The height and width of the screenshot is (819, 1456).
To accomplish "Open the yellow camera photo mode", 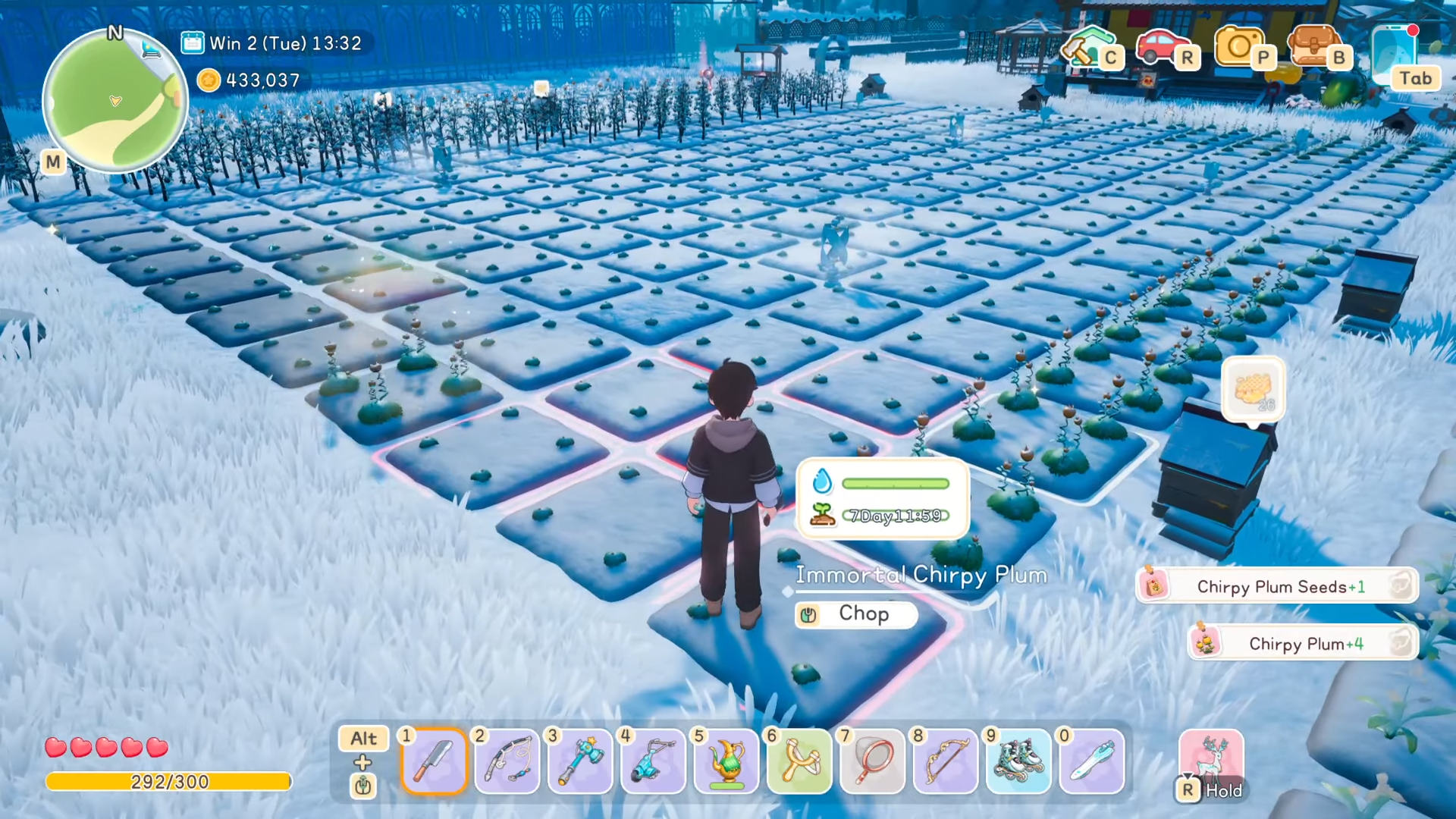I will tap(1240, 45).
